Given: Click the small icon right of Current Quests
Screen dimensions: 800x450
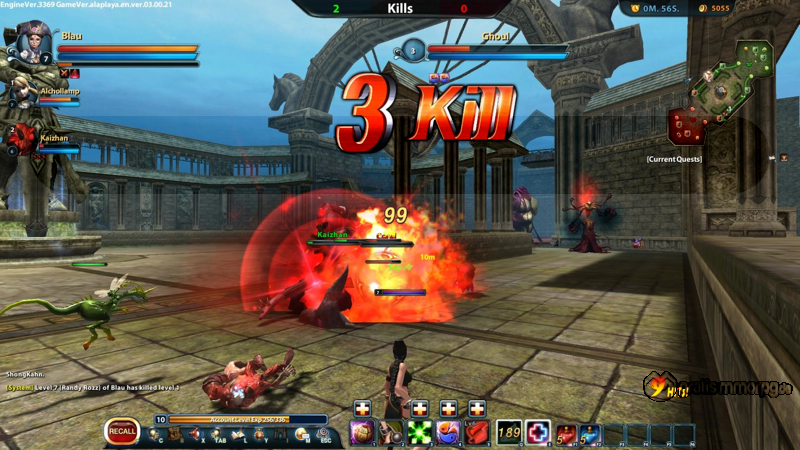Looking at the screenshot, I should coord(784,158).
